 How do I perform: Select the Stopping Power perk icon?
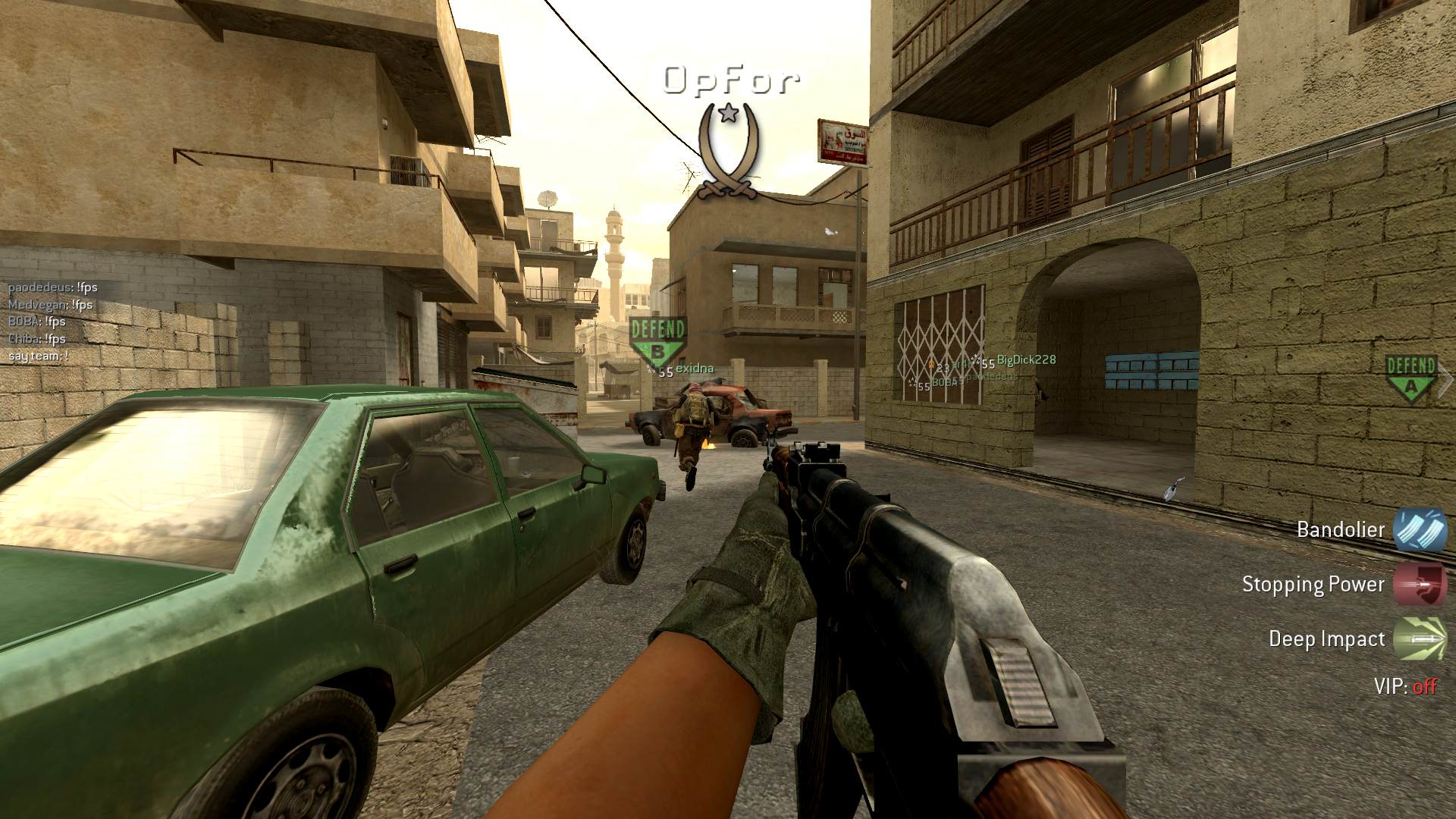tap(1419, 584)
